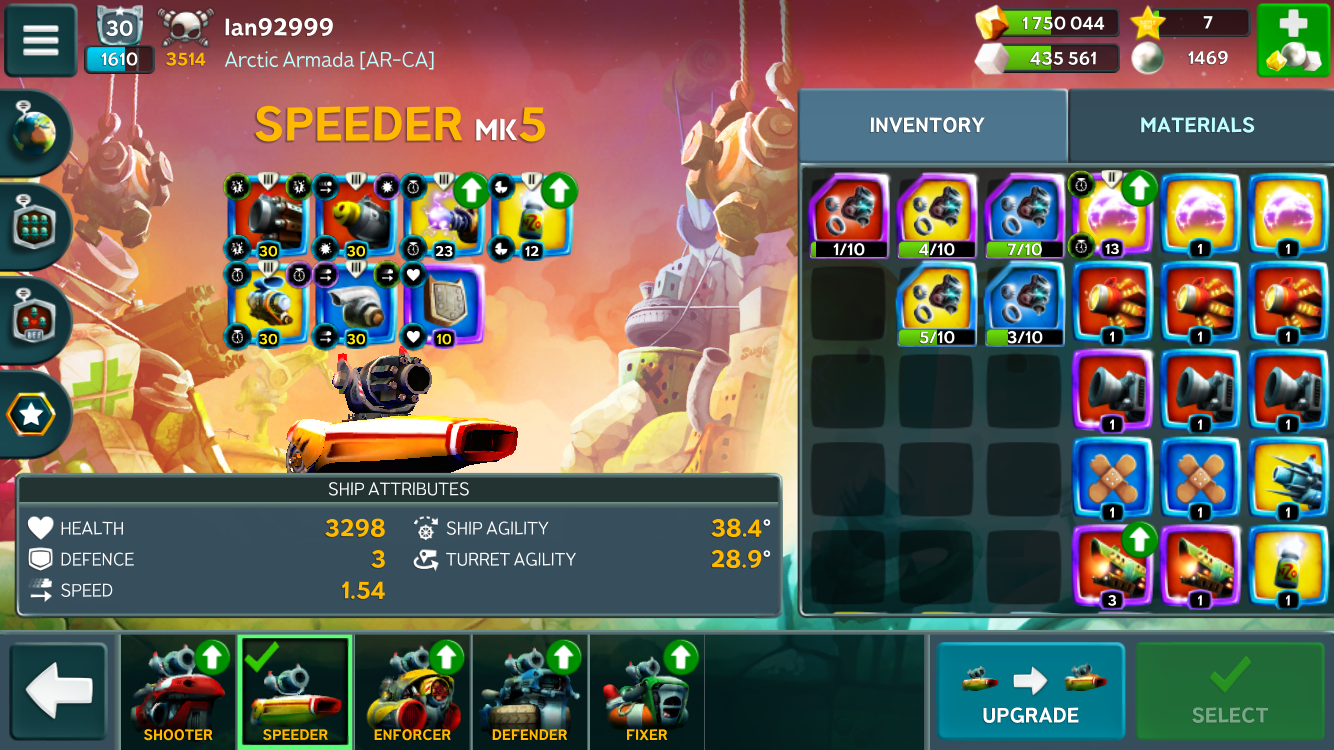
Task: Select the Enforcer ship
Action: pos(412,692)
